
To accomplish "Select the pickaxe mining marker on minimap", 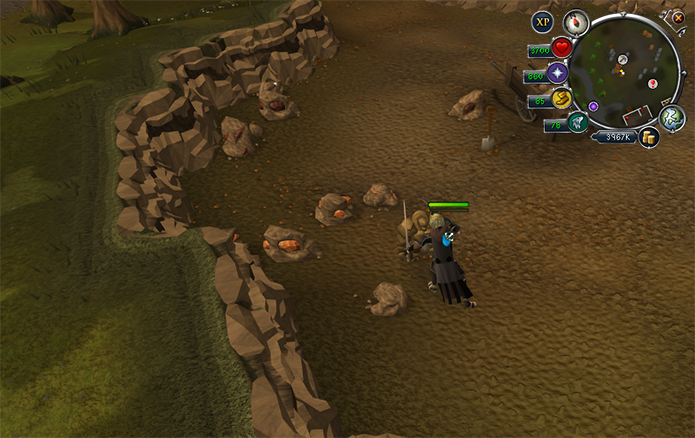I will pyautogui.click(x=622, y=61).
